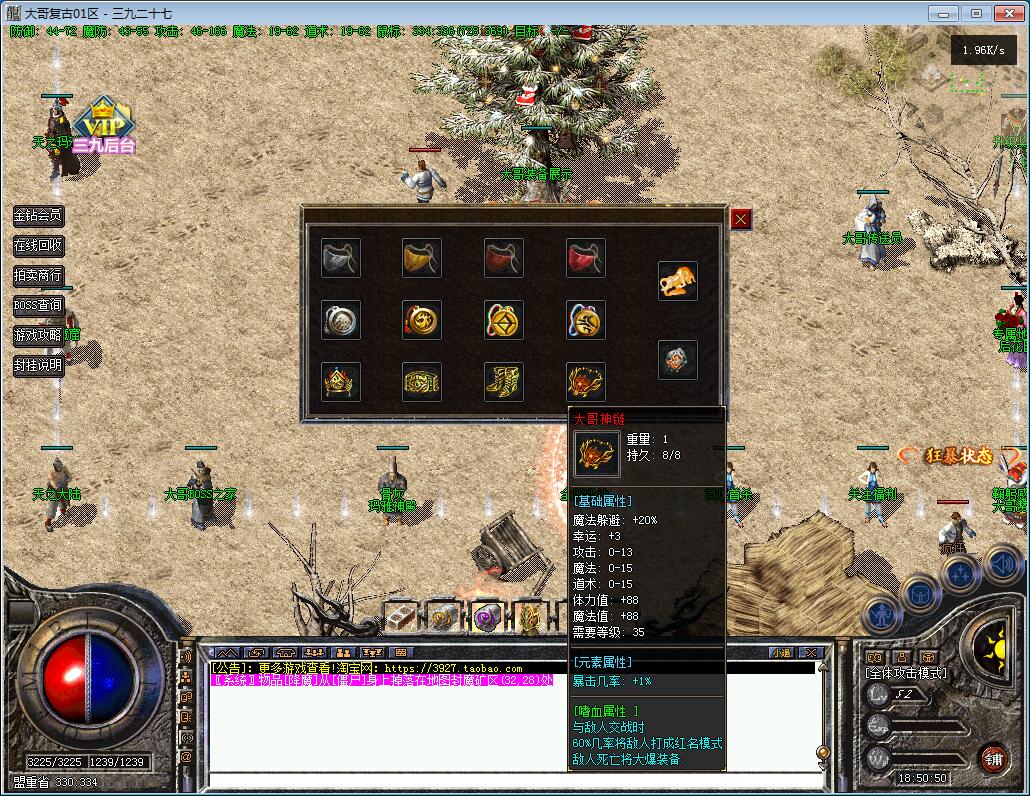Select the grey cloth mask item
This screenshot has height=796, width=1030.
pos(341,258)
